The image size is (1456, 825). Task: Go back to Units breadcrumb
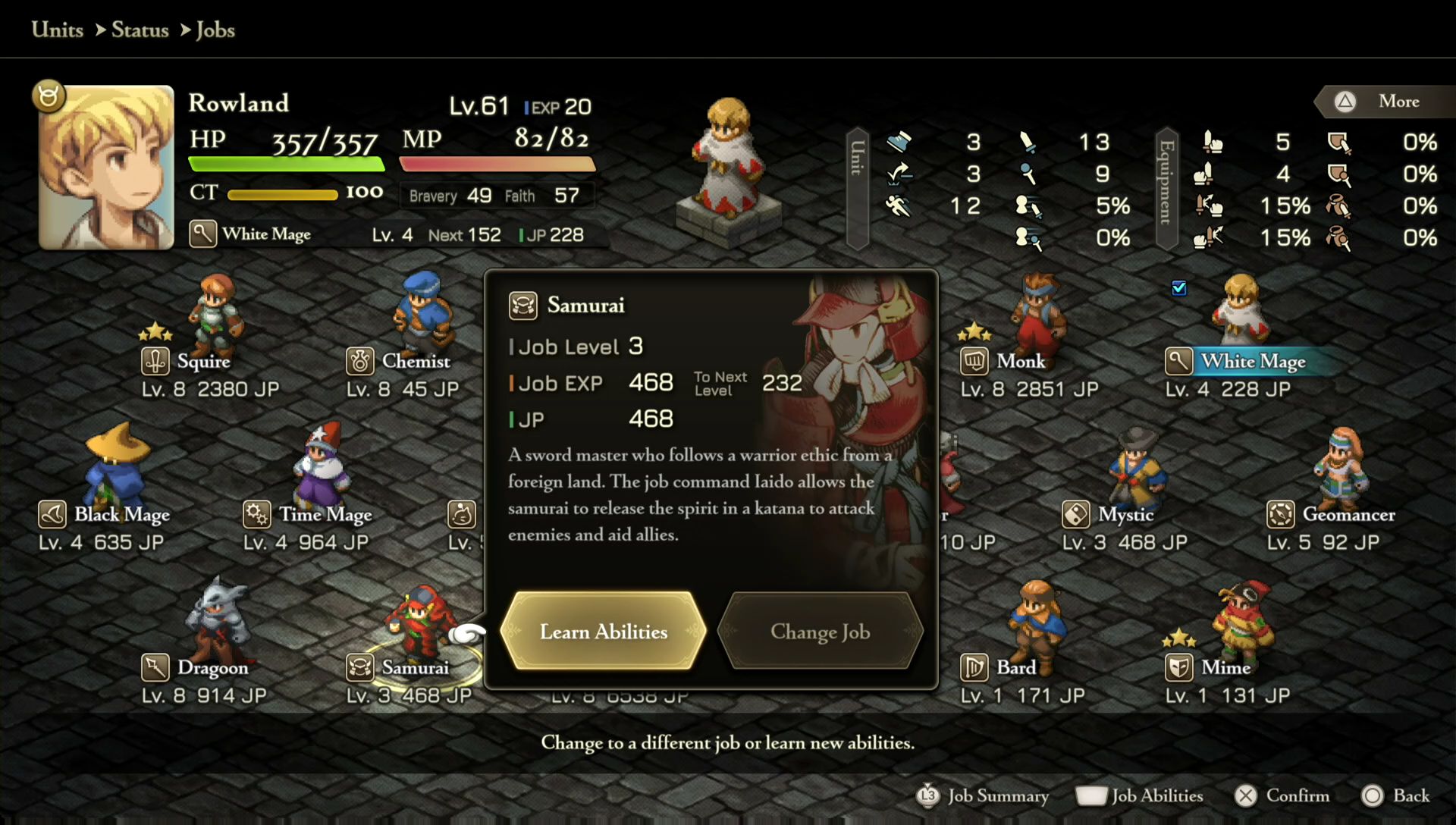[58, 30]
